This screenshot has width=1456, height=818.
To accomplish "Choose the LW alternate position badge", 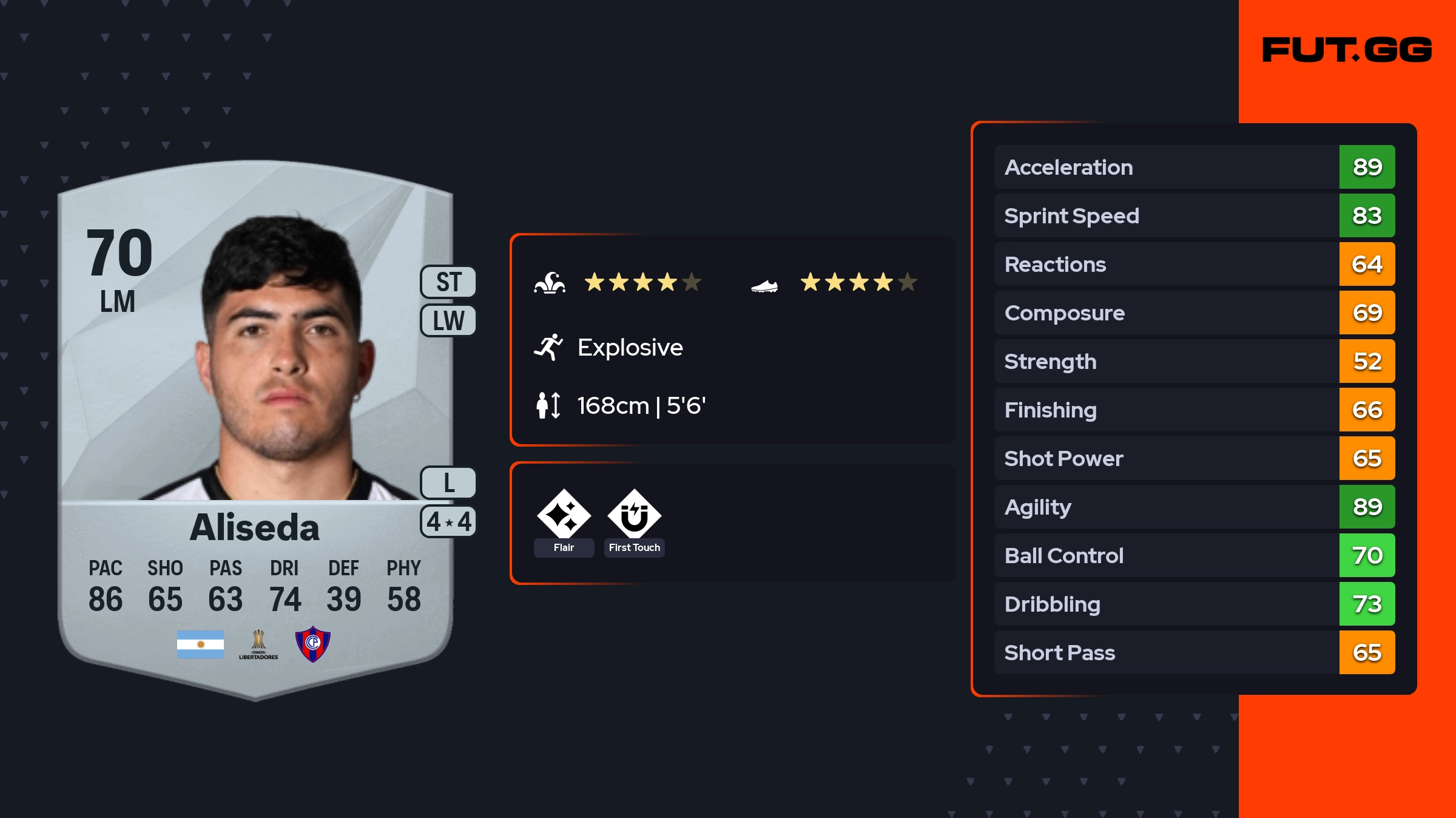I will click(448, 320).
